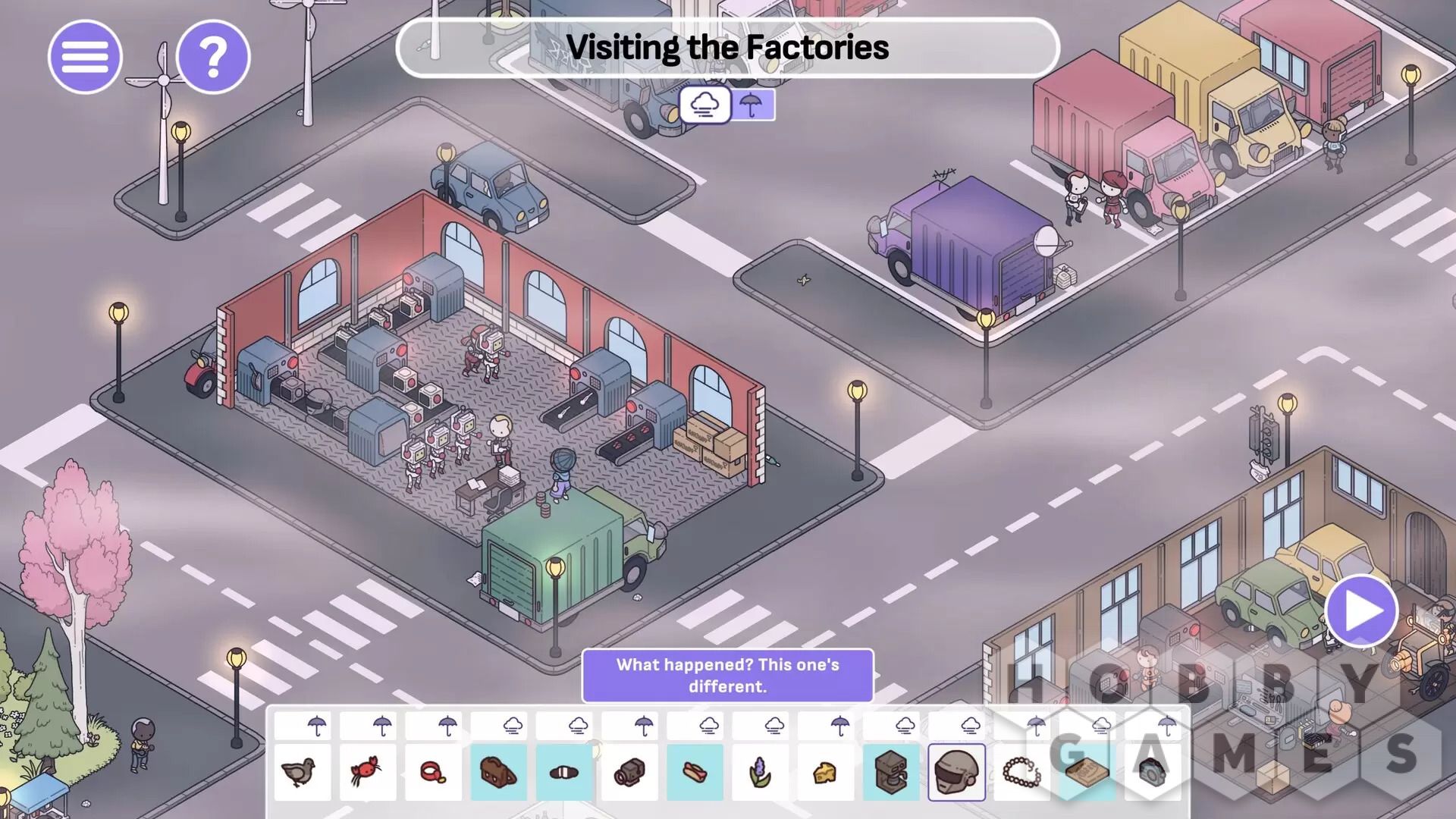This screenshot has height=819, width=1456.
Task: Select the pigeon item slot
Action: coord(302,772)
